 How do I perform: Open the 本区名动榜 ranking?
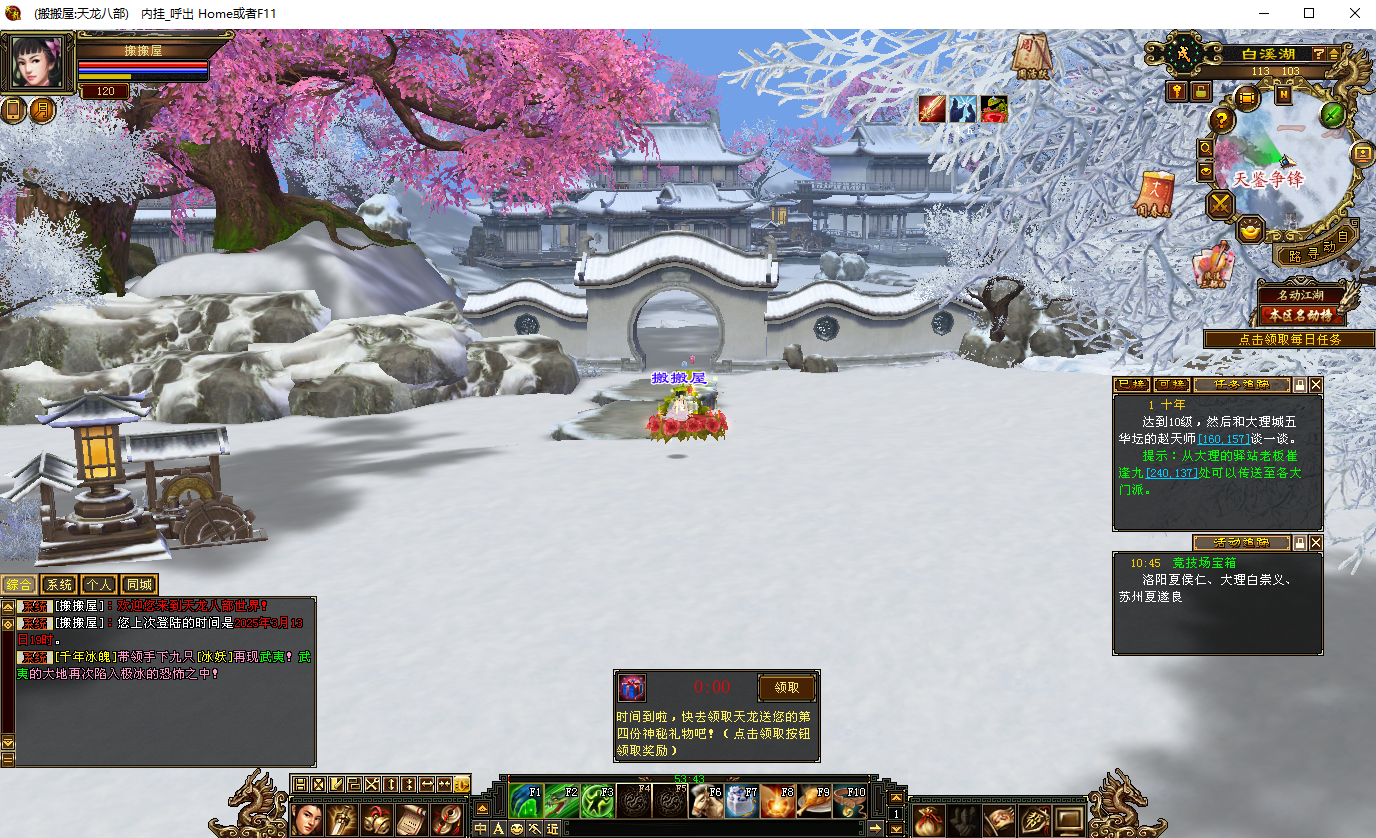click(x=1300, y=315)
